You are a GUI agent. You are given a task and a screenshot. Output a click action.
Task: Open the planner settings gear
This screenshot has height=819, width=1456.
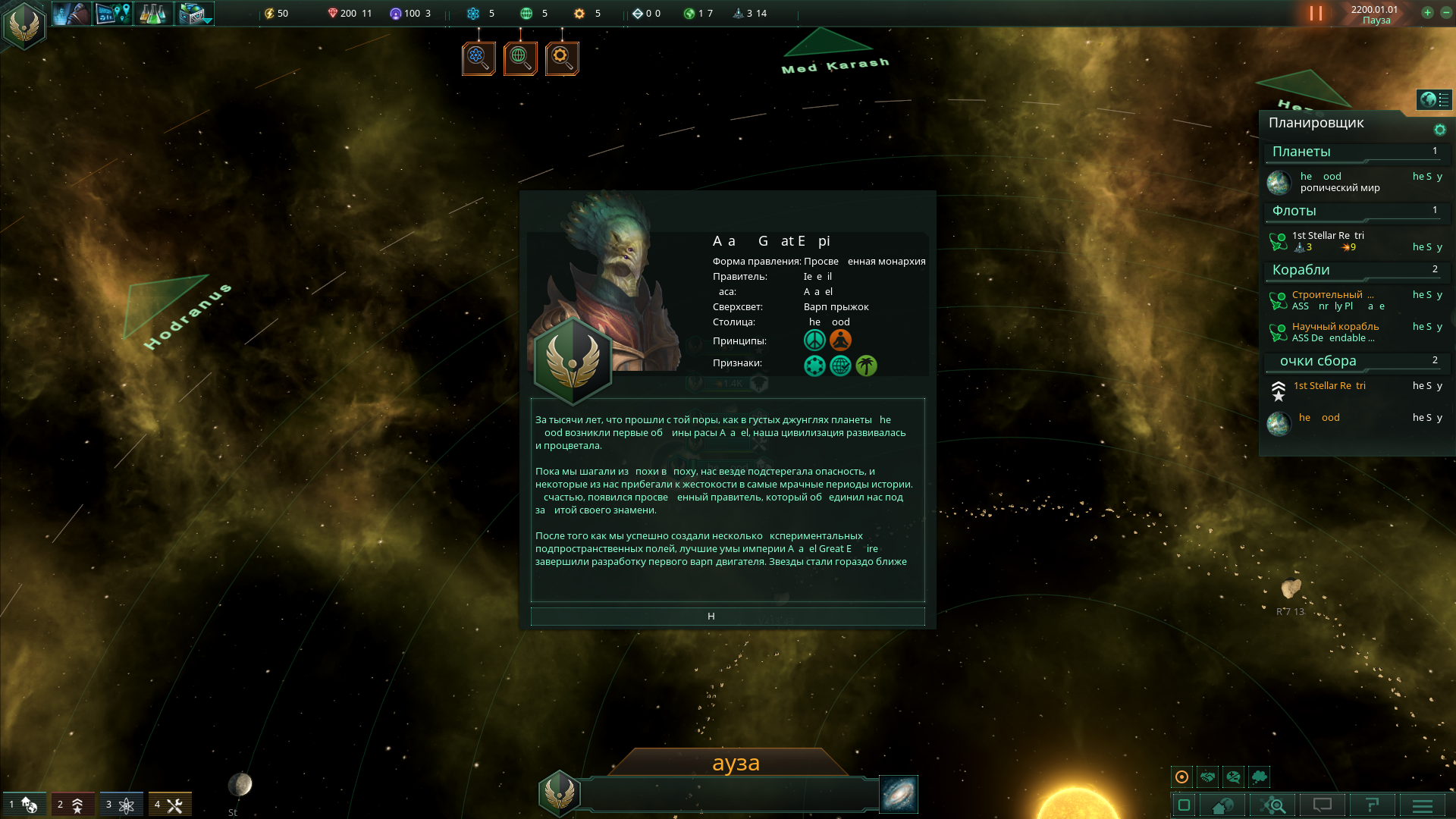pyautogui.click(x=1440, y=129)
